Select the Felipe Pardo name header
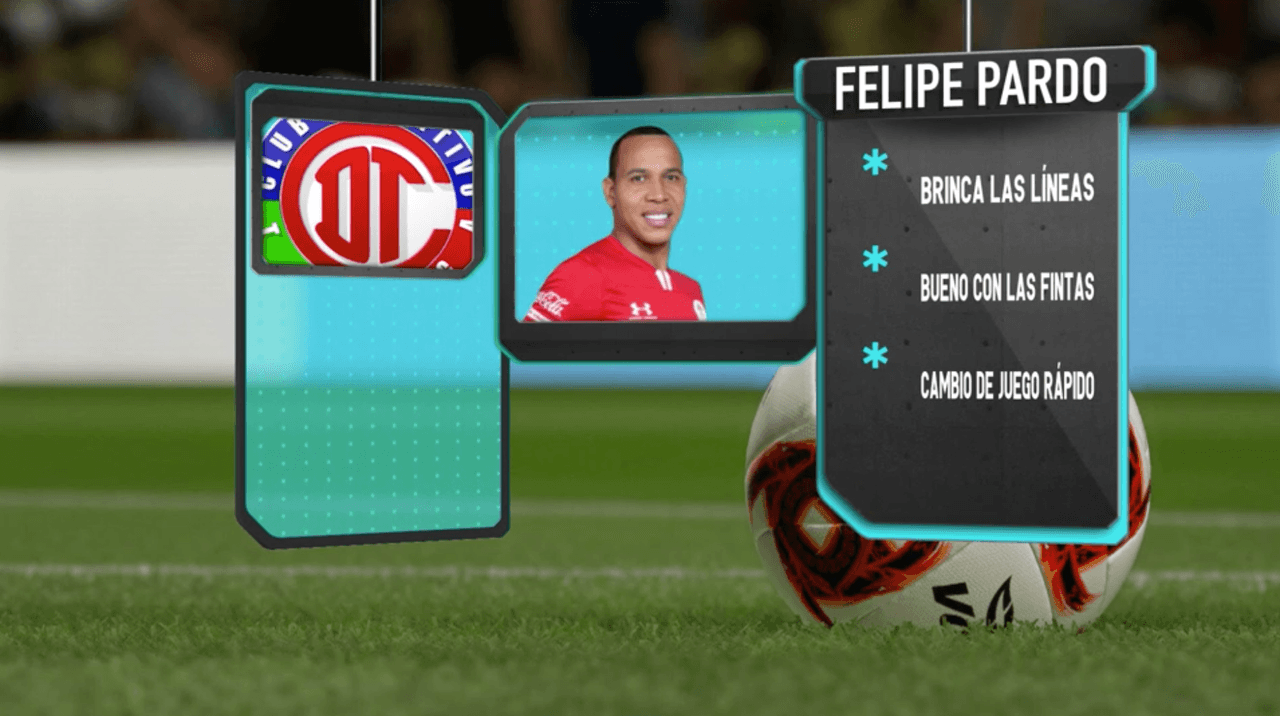Viewport: 1280px width, 716px height. pos(971,84)
